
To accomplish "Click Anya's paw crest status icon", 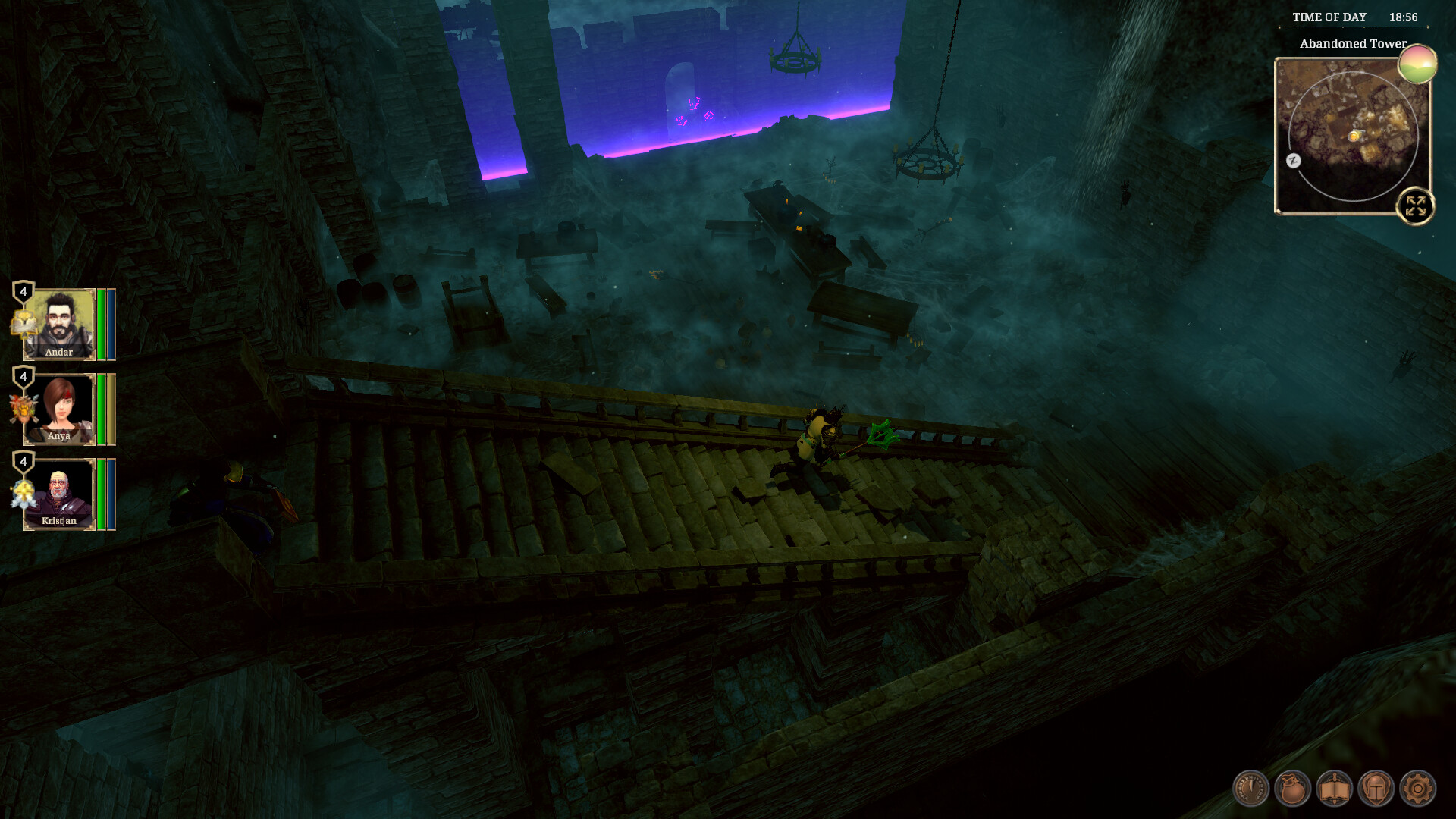I will point(22,407).
